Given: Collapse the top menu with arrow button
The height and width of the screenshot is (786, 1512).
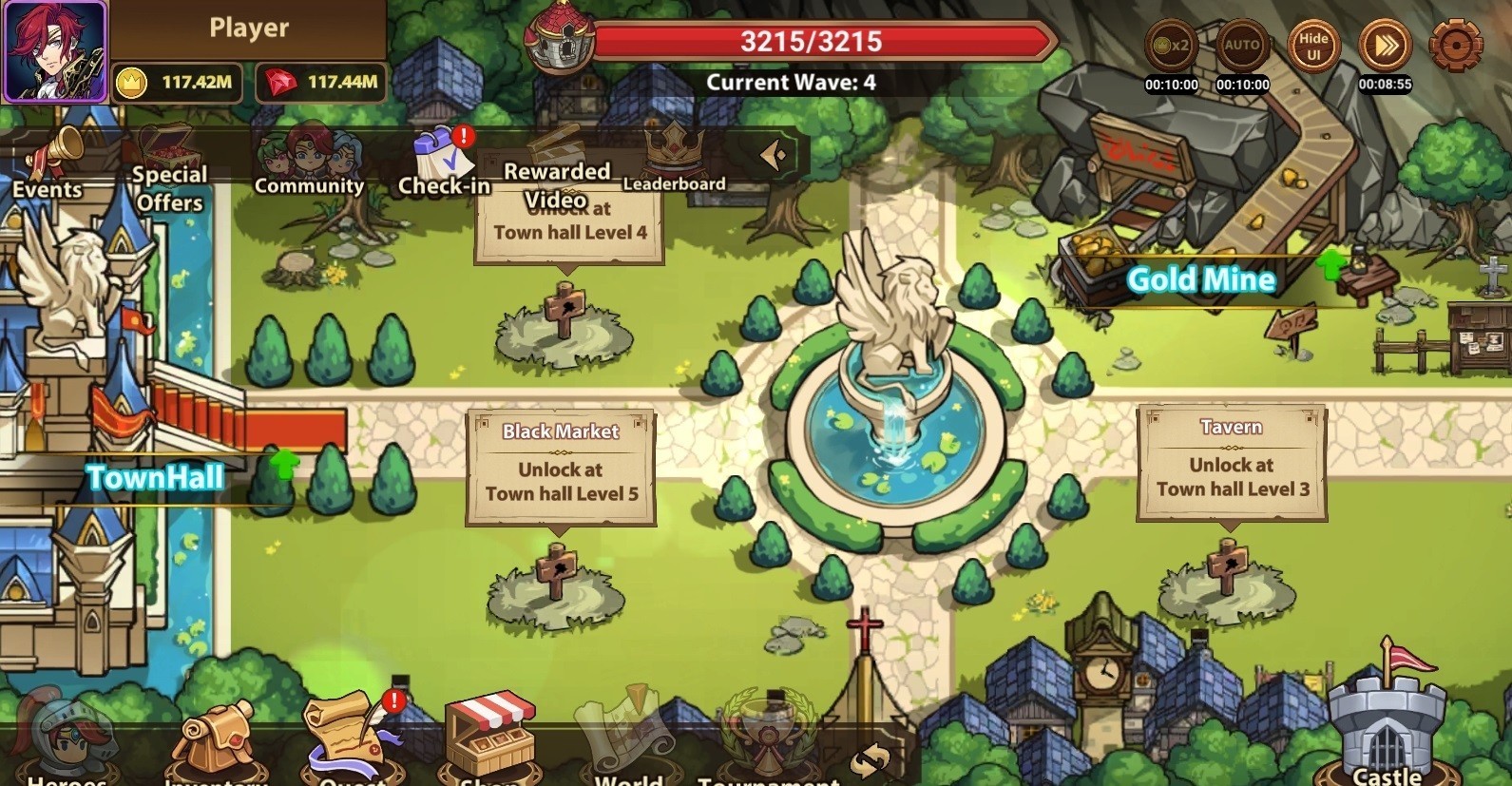Looking at the screenshot, I should (x=774, y=154).
